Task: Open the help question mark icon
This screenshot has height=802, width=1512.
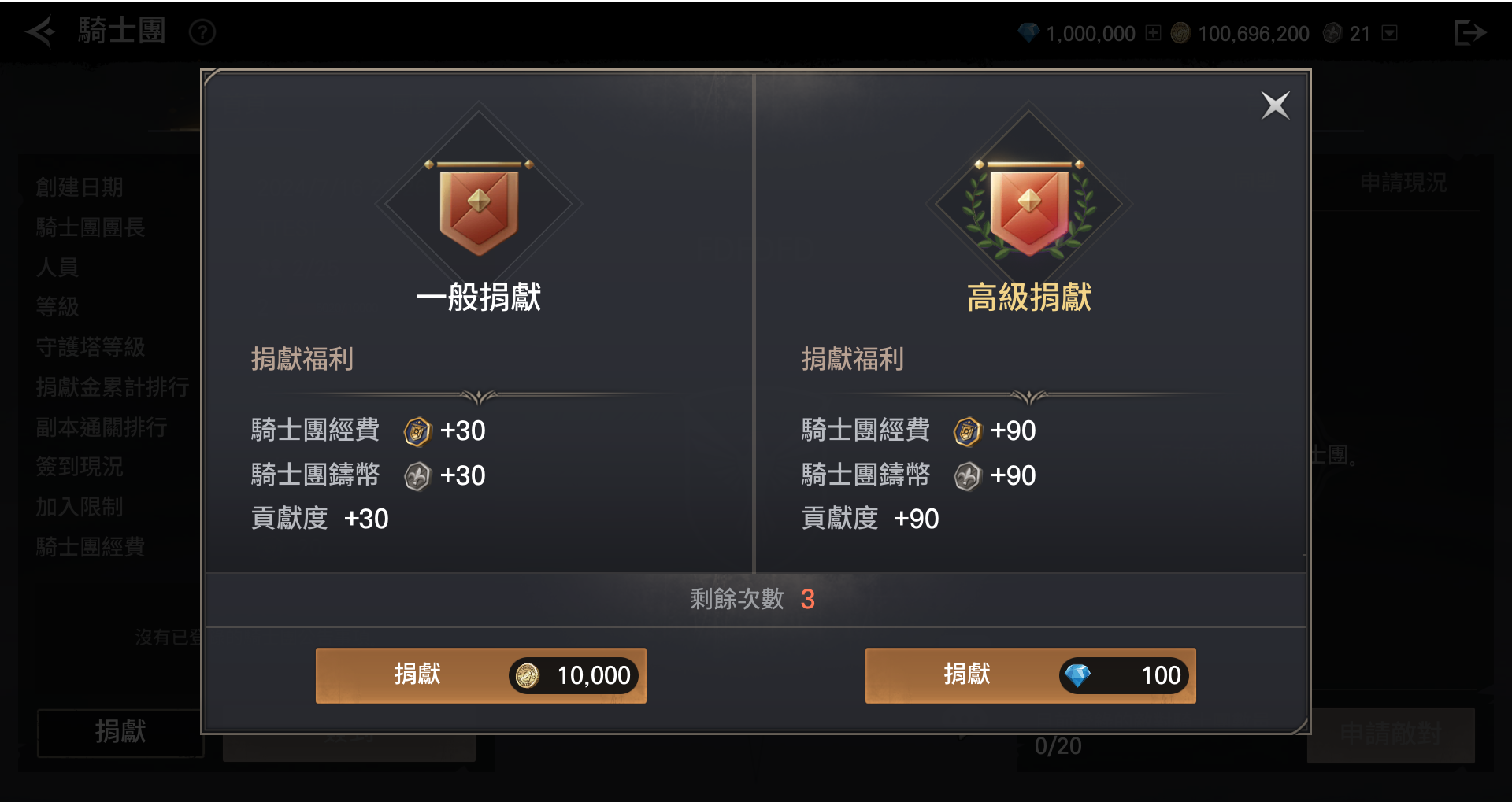Action: [x=202, y=32]
